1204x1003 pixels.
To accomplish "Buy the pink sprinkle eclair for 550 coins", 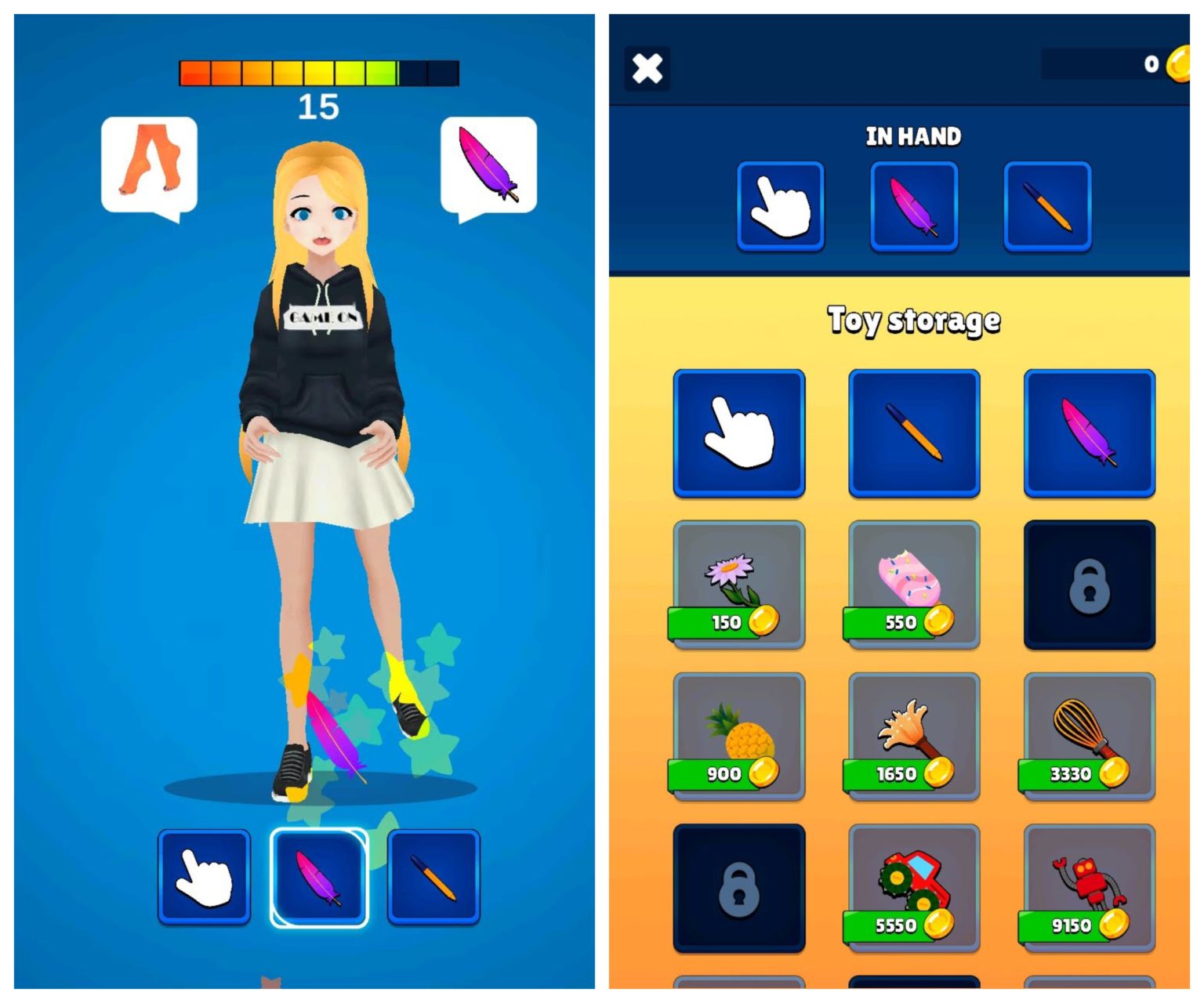I will pos(914,585).
